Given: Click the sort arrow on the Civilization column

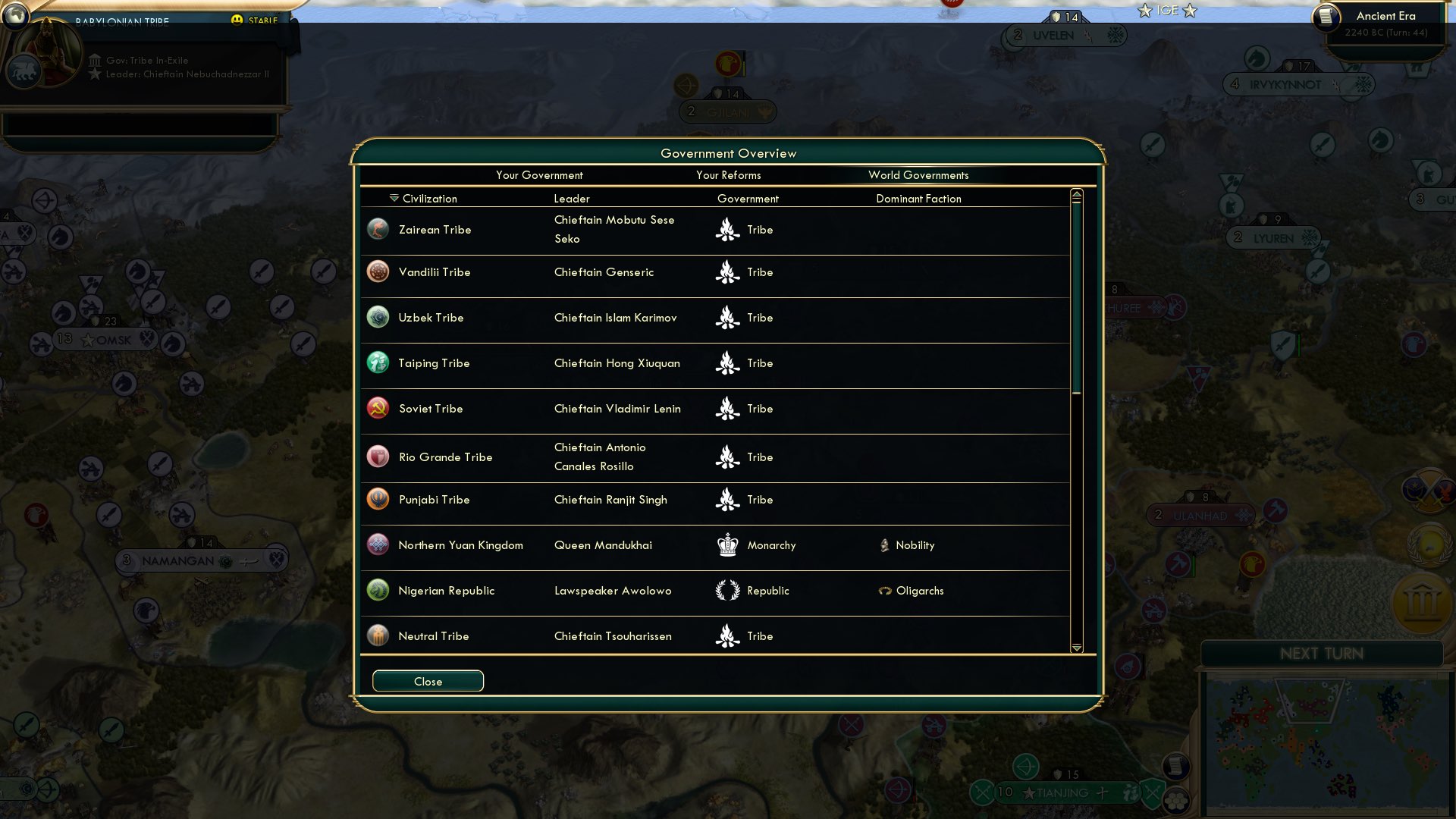Looking at the screenshot, I should 393,198.
